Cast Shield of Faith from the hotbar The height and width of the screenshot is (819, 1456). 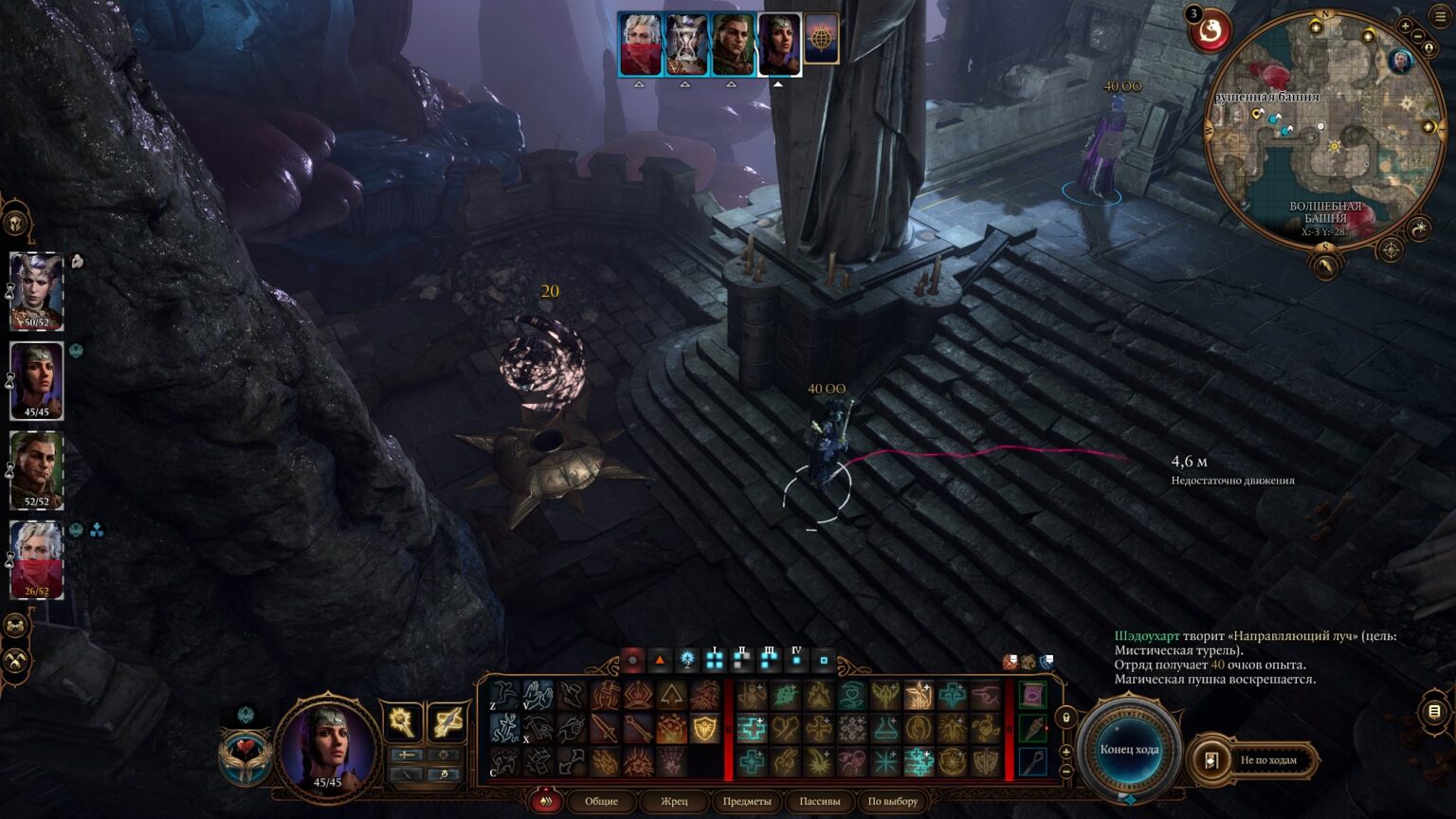(703, 726)
